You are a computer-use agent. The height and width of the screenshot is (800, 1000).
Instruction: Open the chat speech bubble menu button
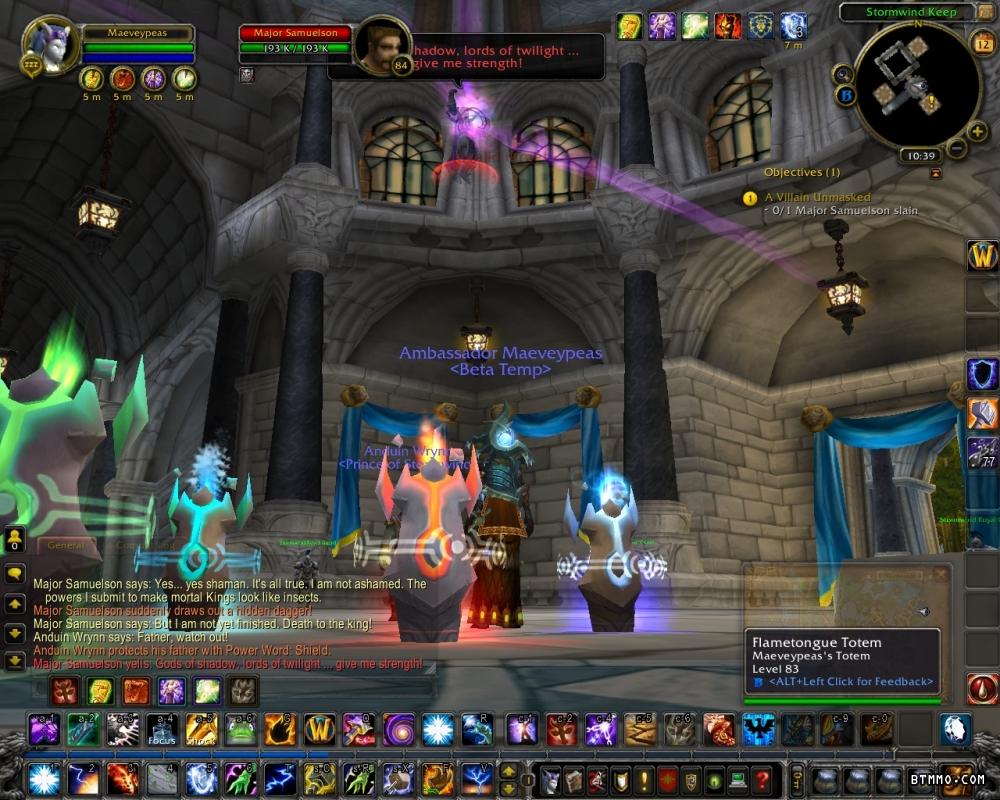pos(15,574)
